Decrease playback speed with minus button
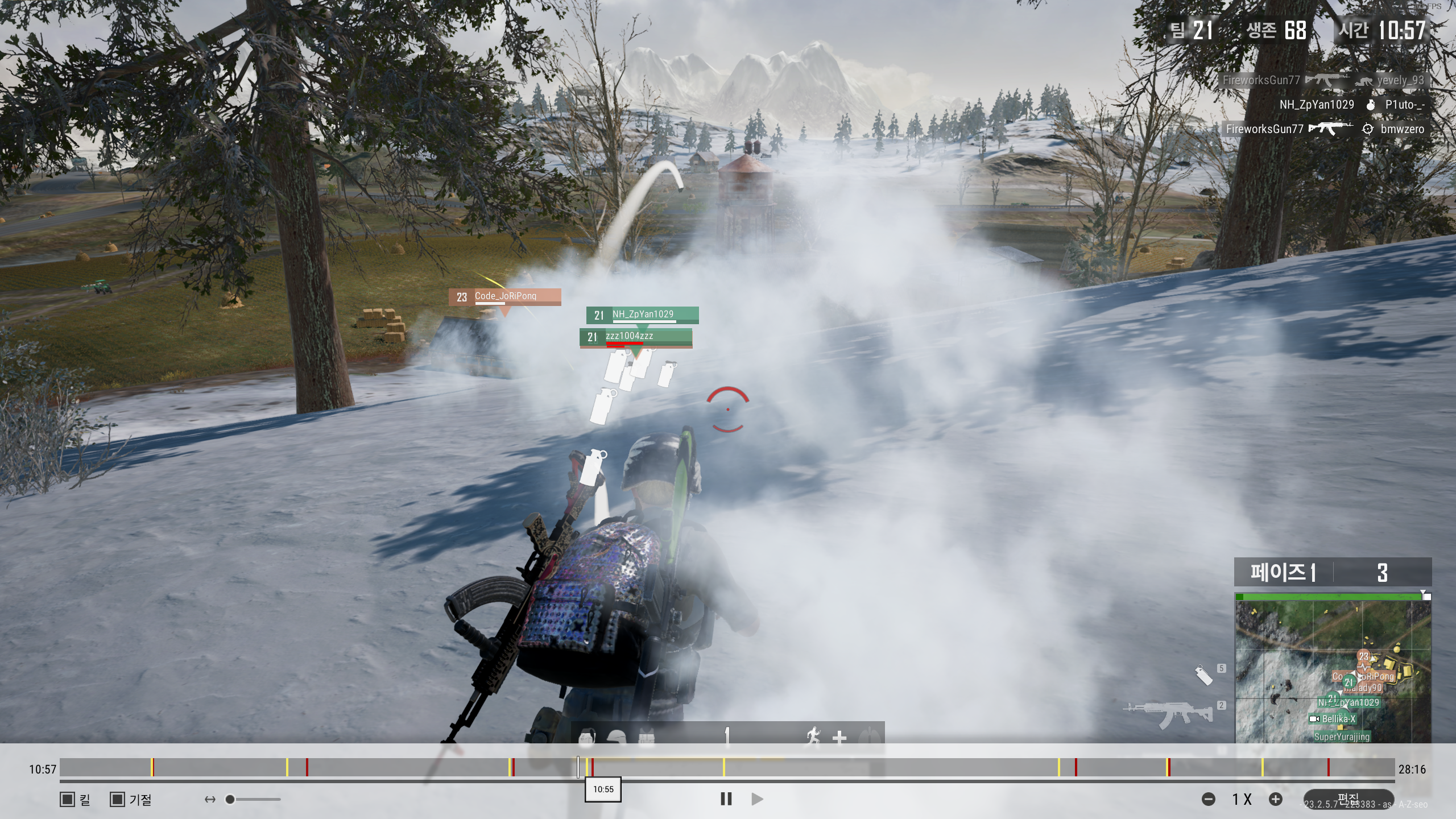Image resolution: width=1456 pixels, height=819 pixels. (x=1209, y=799)
